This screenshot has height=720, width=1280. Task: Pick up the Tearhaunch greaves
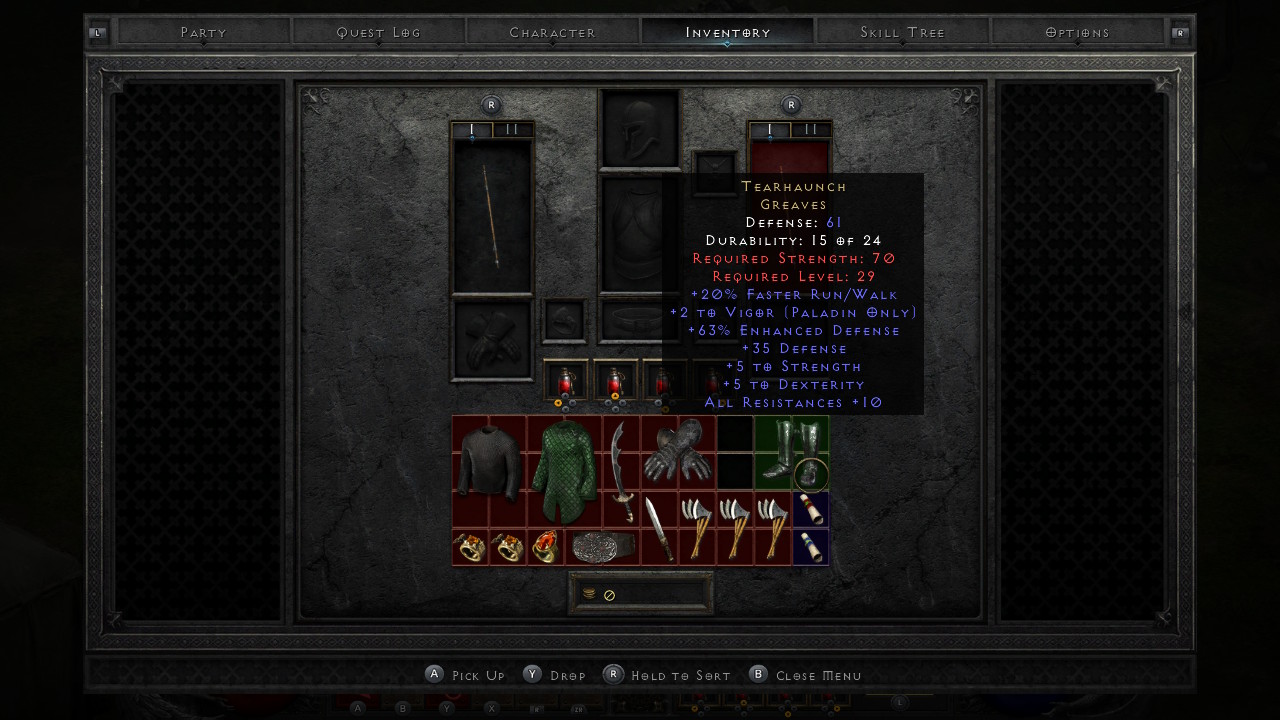click(x=791, y=452)
